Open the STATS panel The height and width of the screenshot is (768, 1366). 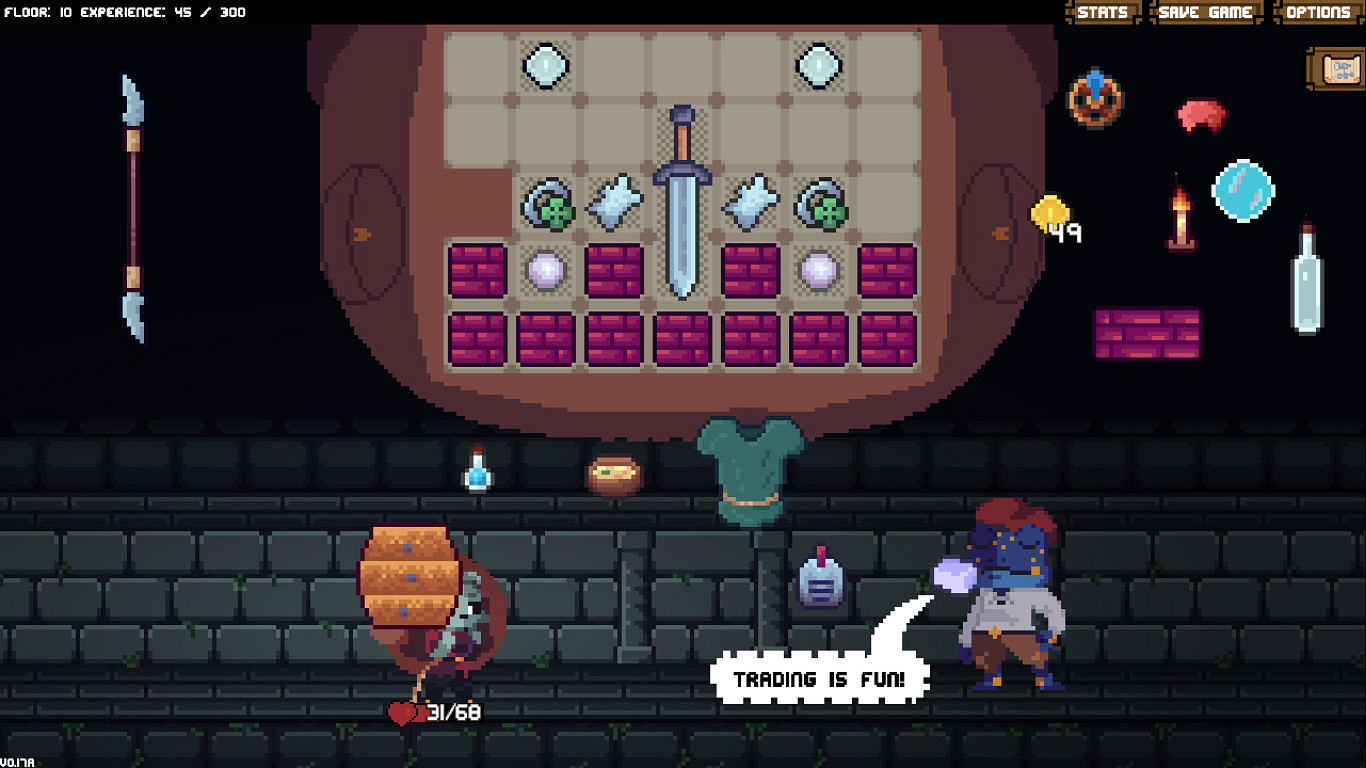[1104, 12]
